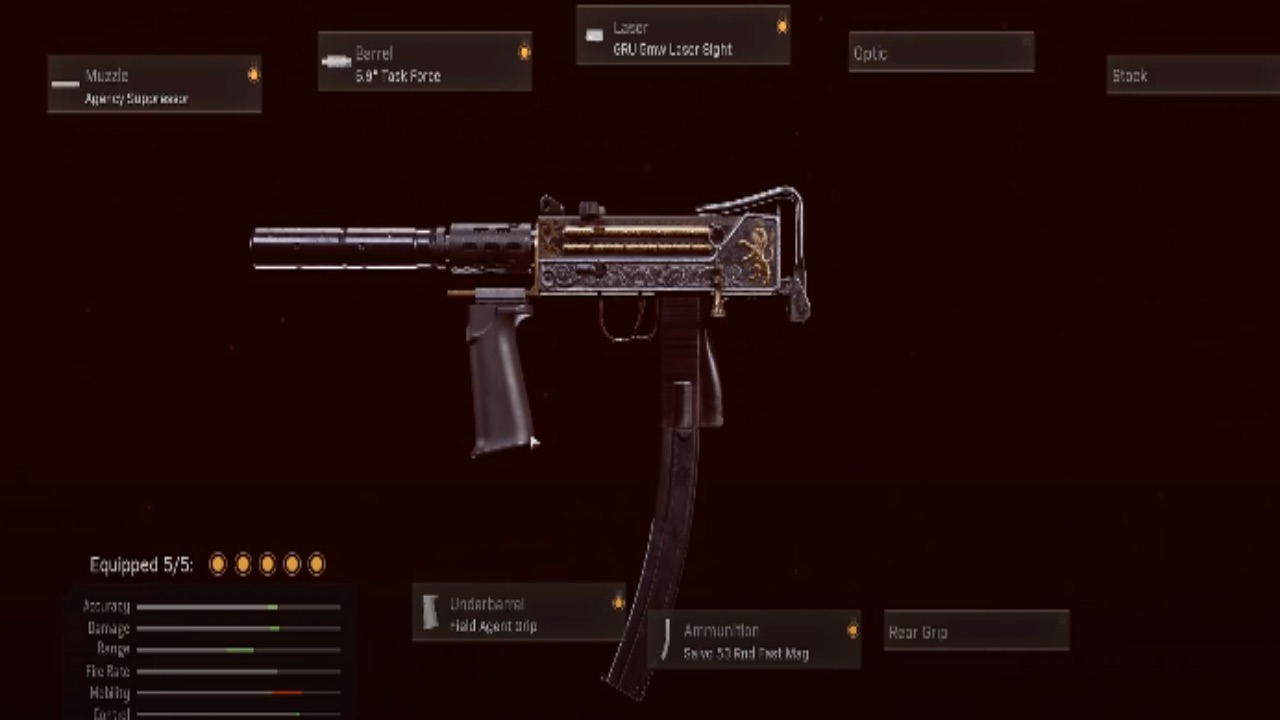Open the empty Optic slot
This screenshot has width=1280, height=720.
pos(940,53)
